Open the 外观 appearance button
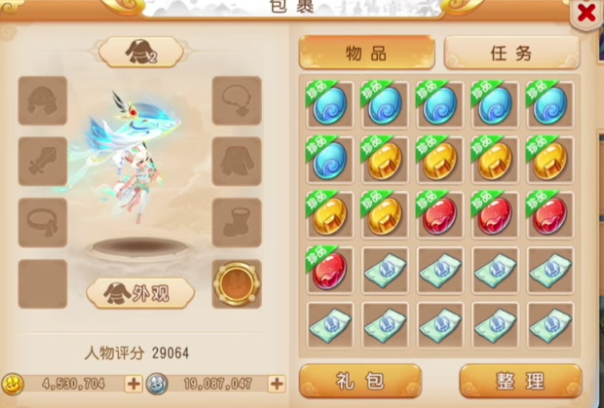 (140, 293)
